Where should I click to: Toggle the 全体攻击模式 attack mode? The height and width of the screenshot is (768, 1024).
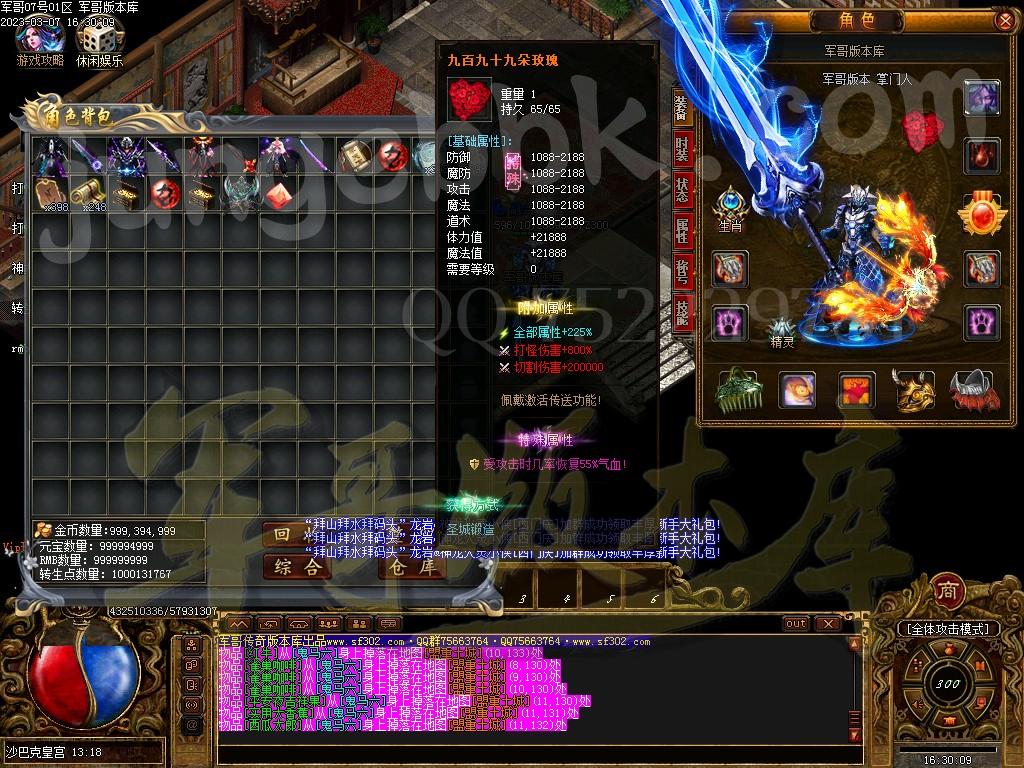point(947,629)
